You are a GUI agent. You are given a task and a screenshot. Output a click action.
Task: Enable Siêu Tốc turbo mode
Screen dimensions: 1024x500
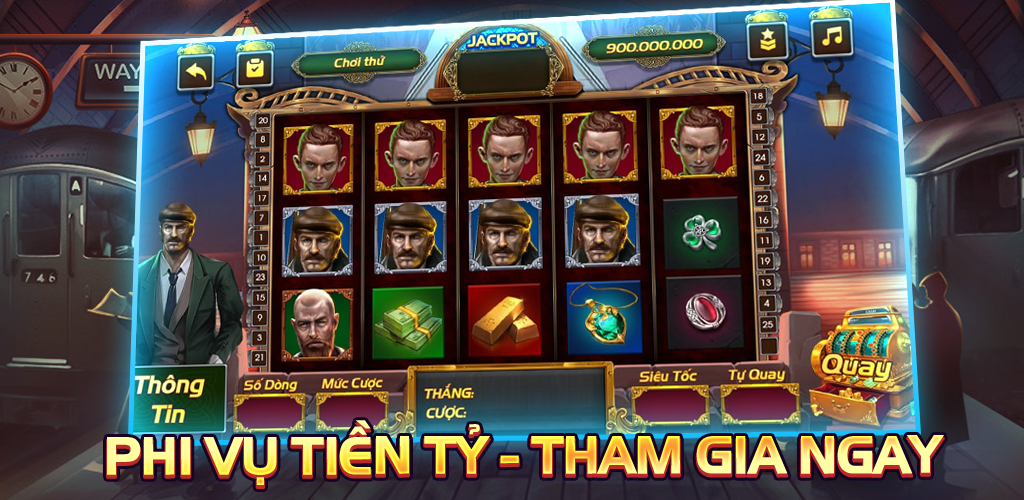click(x=669, y=404)
